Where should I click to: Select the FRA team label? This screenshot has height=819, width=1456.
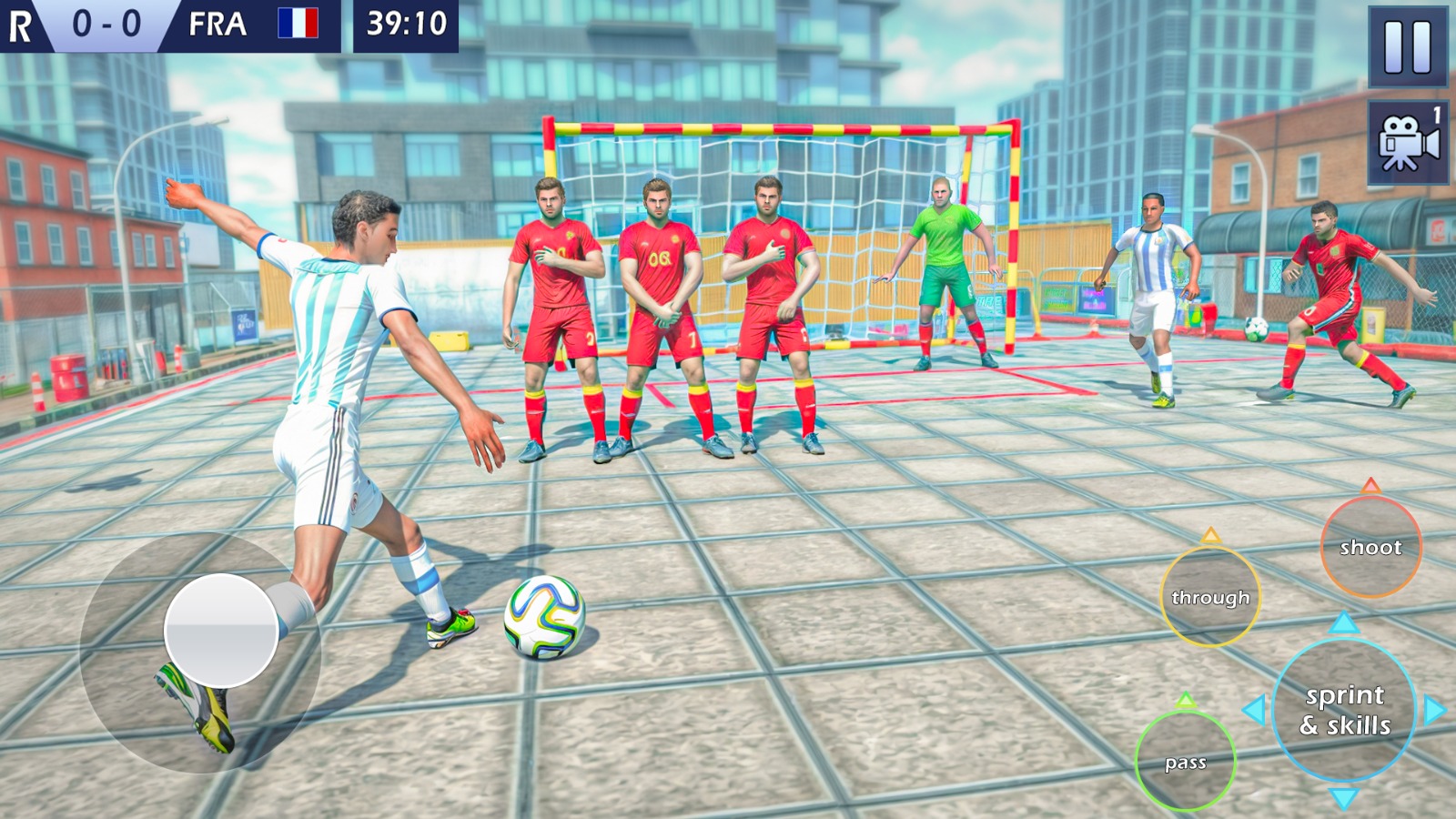pos(217,25)
